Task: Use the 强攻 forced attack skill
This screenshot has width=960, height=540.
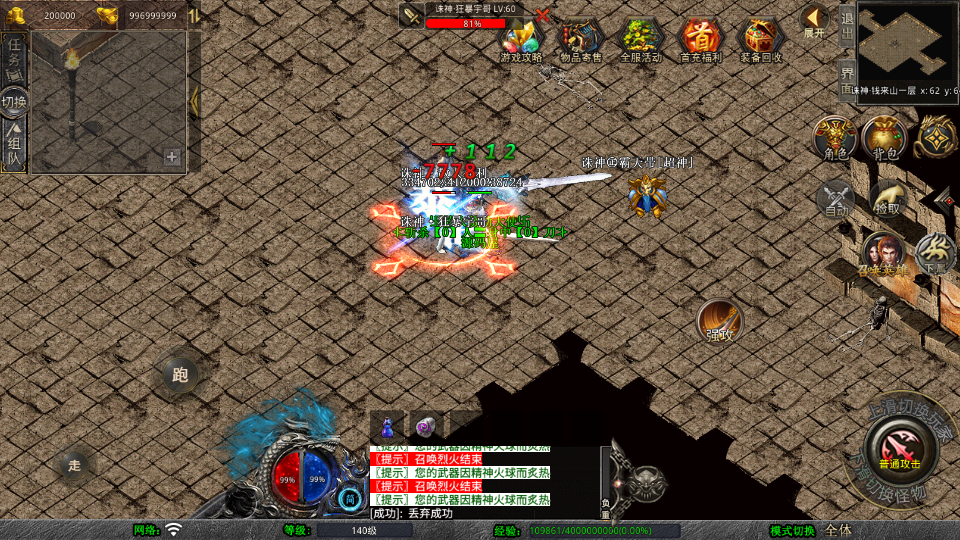Action: pos(719,321)
